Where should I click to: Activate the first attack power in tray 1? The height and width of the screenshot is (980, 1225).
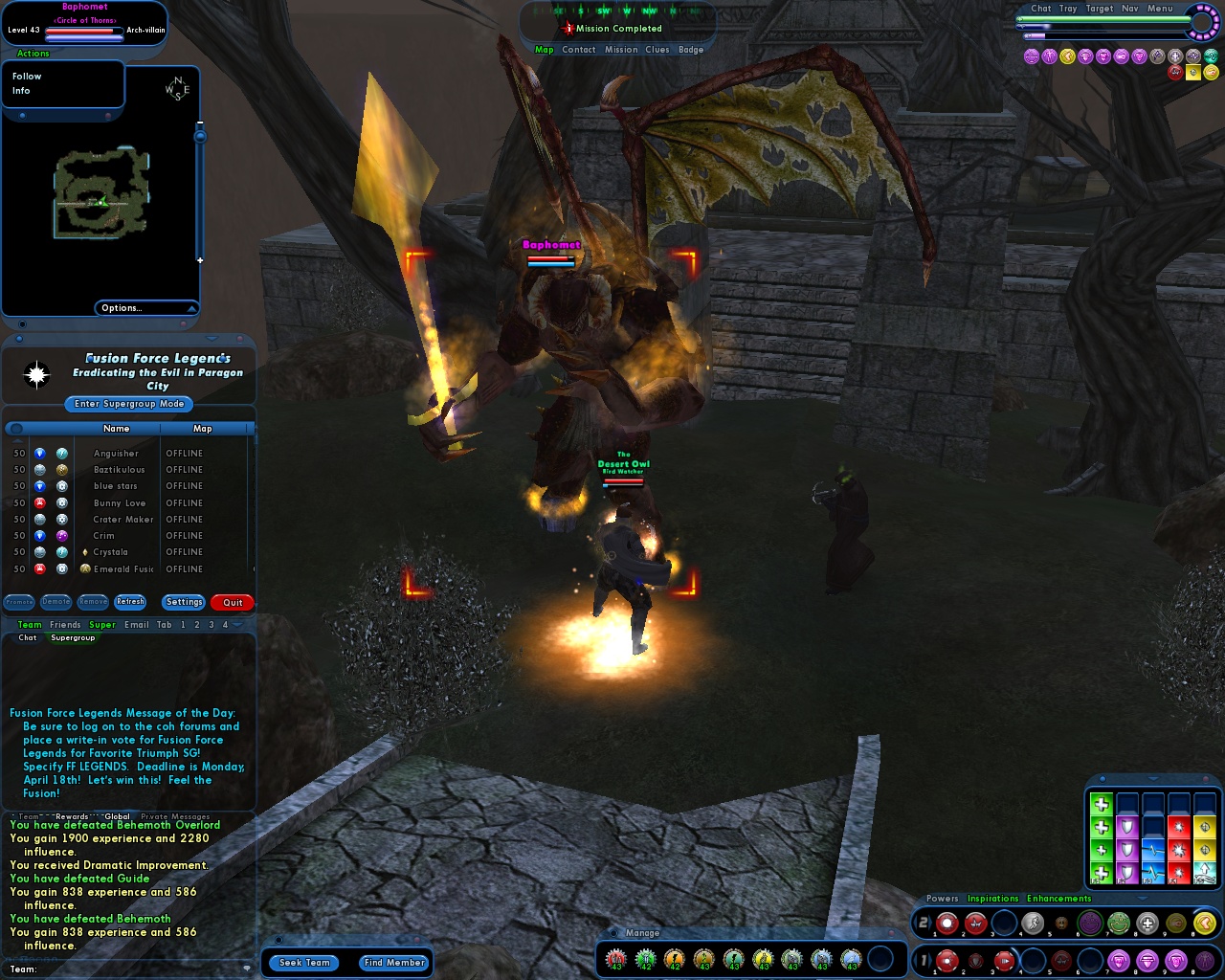click(947, 959)
